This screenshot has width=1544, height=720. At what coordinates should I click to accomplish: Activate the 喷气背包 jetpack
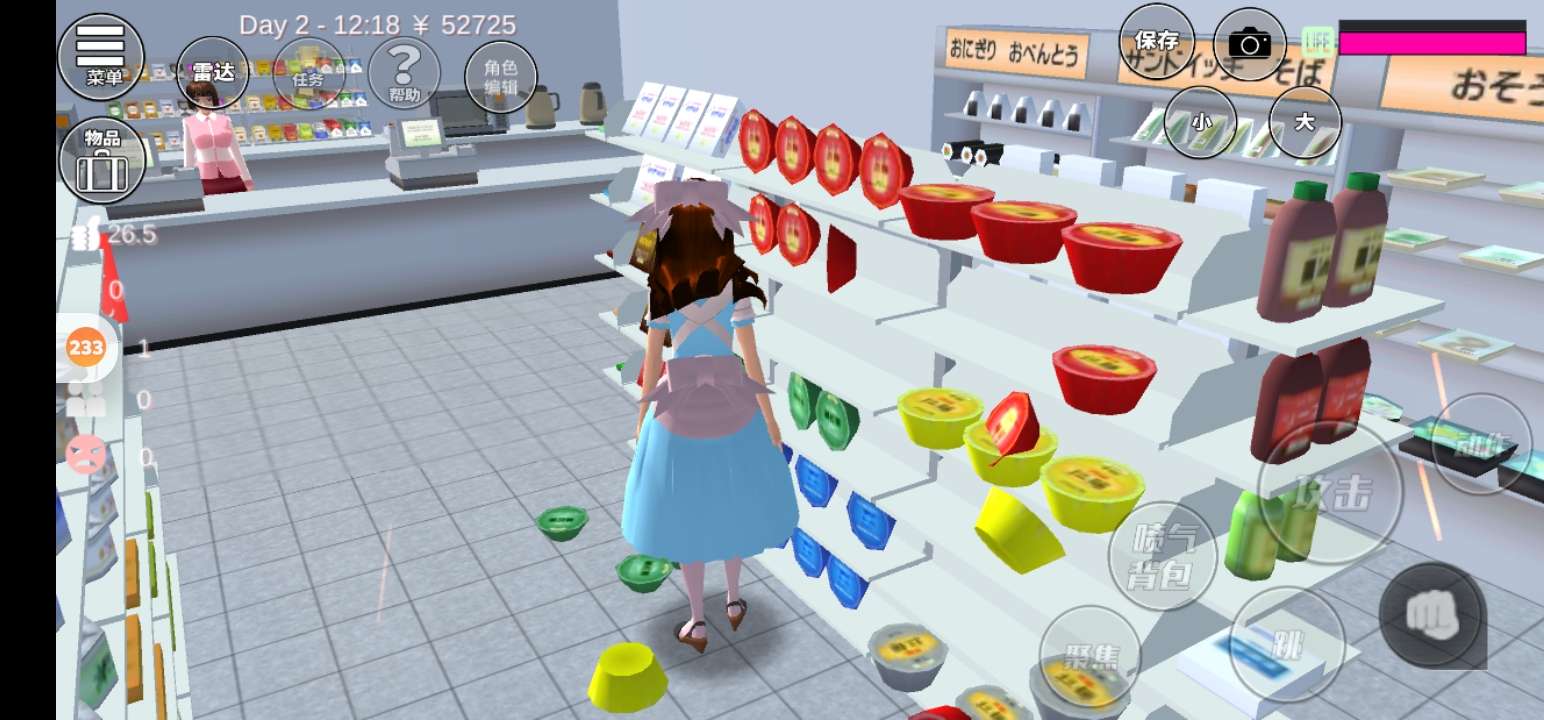click(x=1163, y=556)
